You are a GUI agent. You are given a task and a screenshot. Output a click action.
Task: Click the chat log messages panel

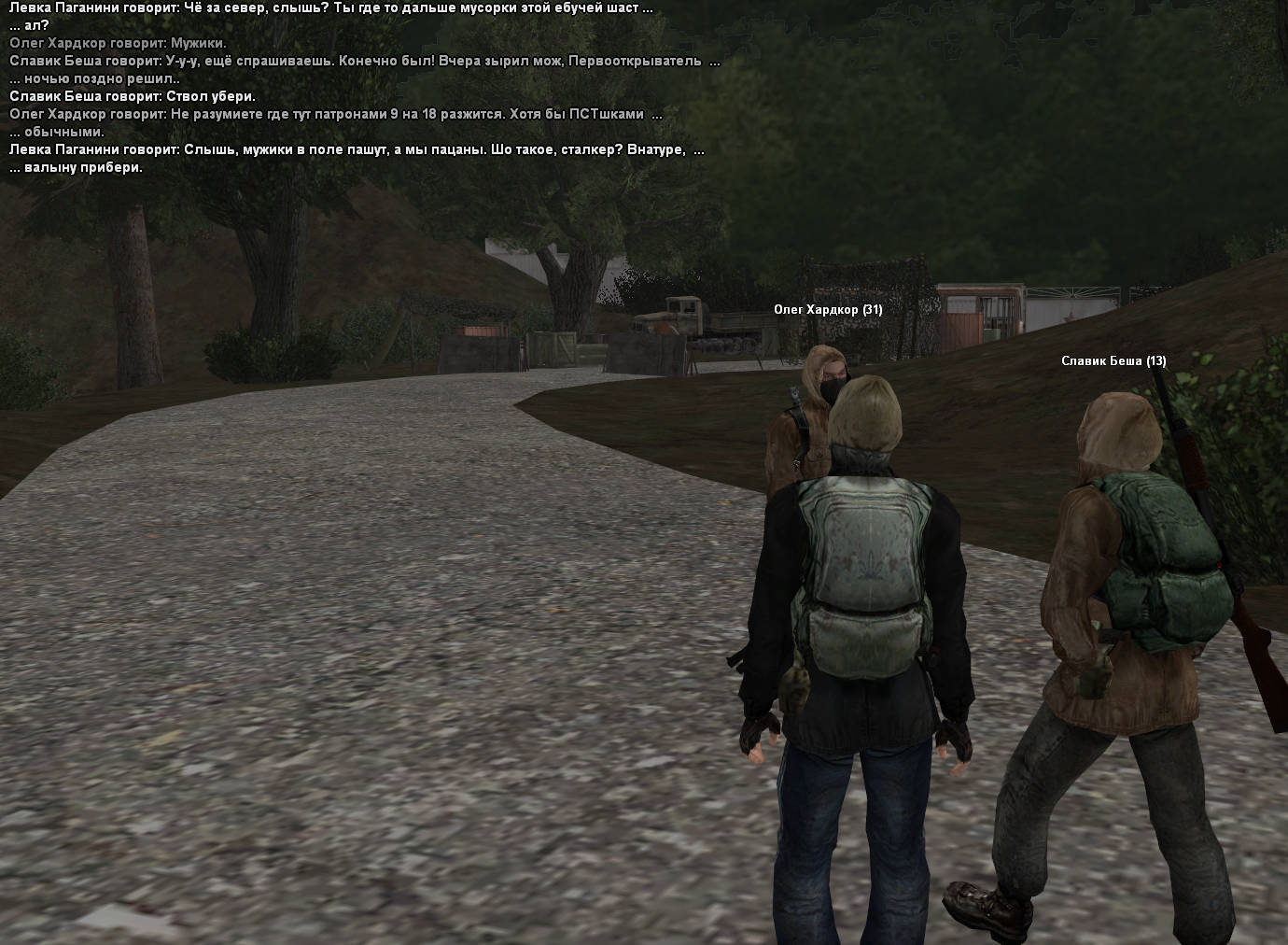pos(364,88)
